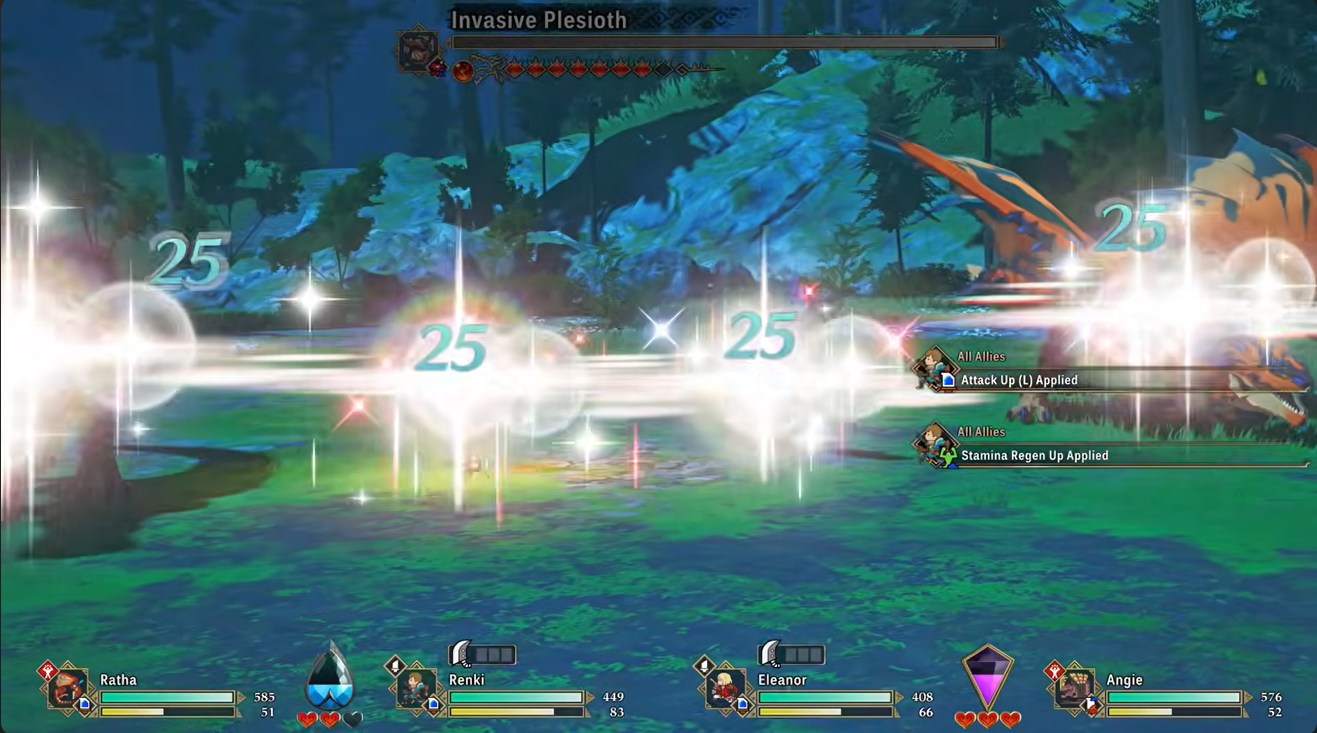Choose Eleanor's character portrait
This screenshot has width=1317, height=733.
coord(725,688)
